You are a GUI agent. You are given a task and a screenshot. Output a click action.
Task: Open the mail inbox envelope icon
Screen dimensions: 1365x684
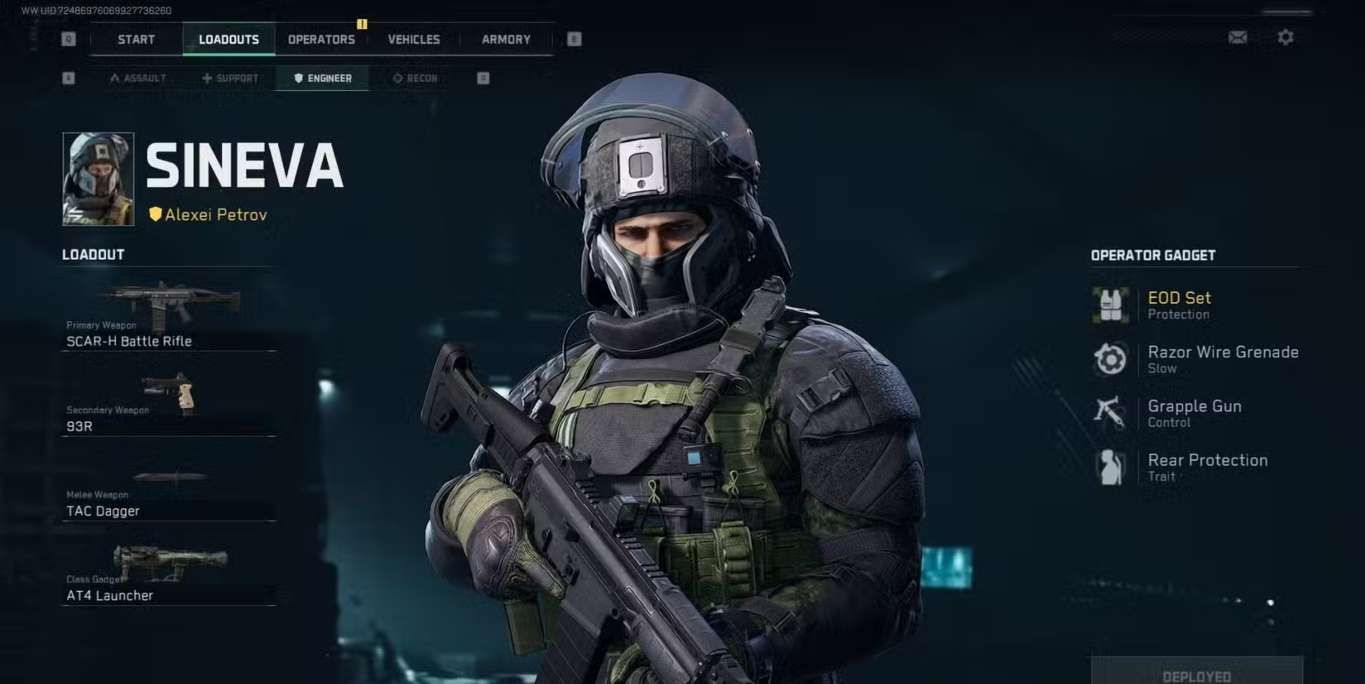point(1237,37)
